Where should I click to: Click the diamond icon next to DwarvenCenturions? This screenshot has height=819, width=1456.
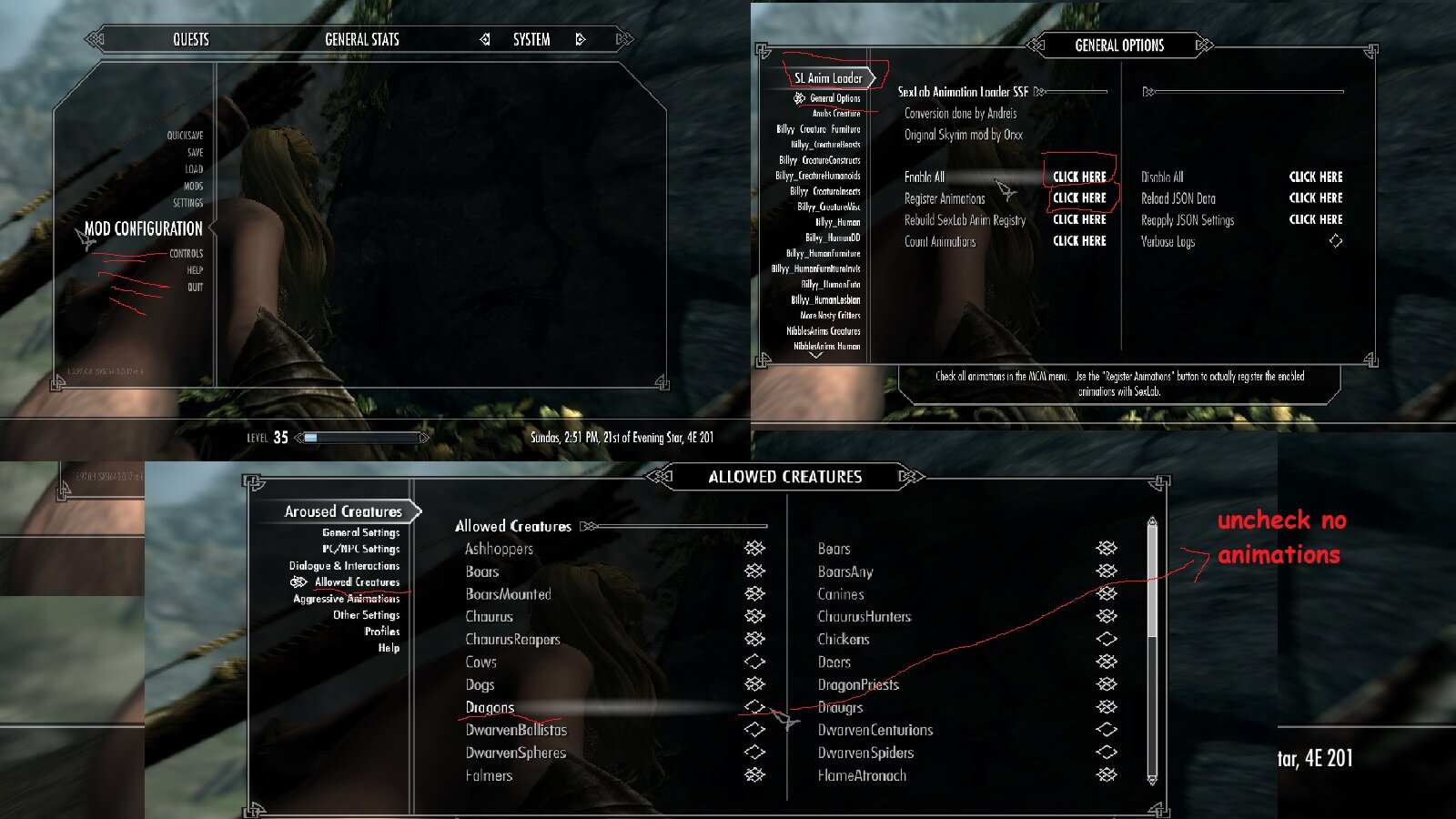tap(1106, 730)
